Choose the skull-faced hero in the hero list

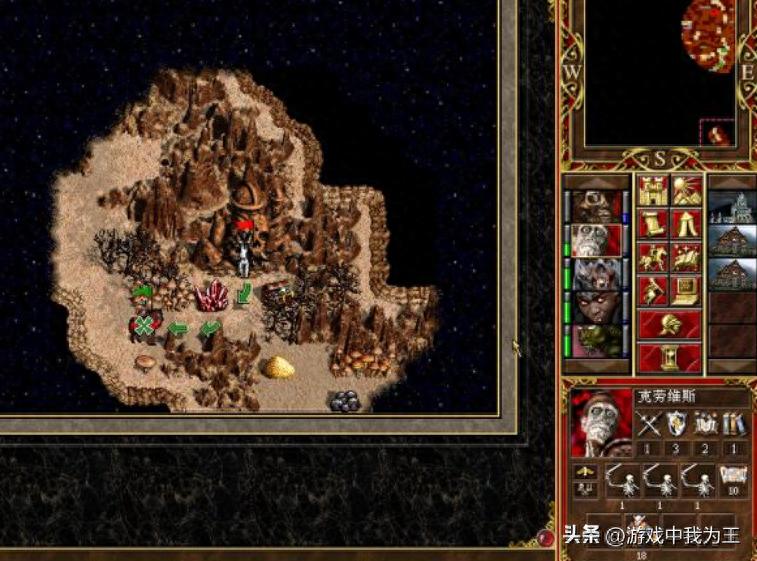[597, 240]
